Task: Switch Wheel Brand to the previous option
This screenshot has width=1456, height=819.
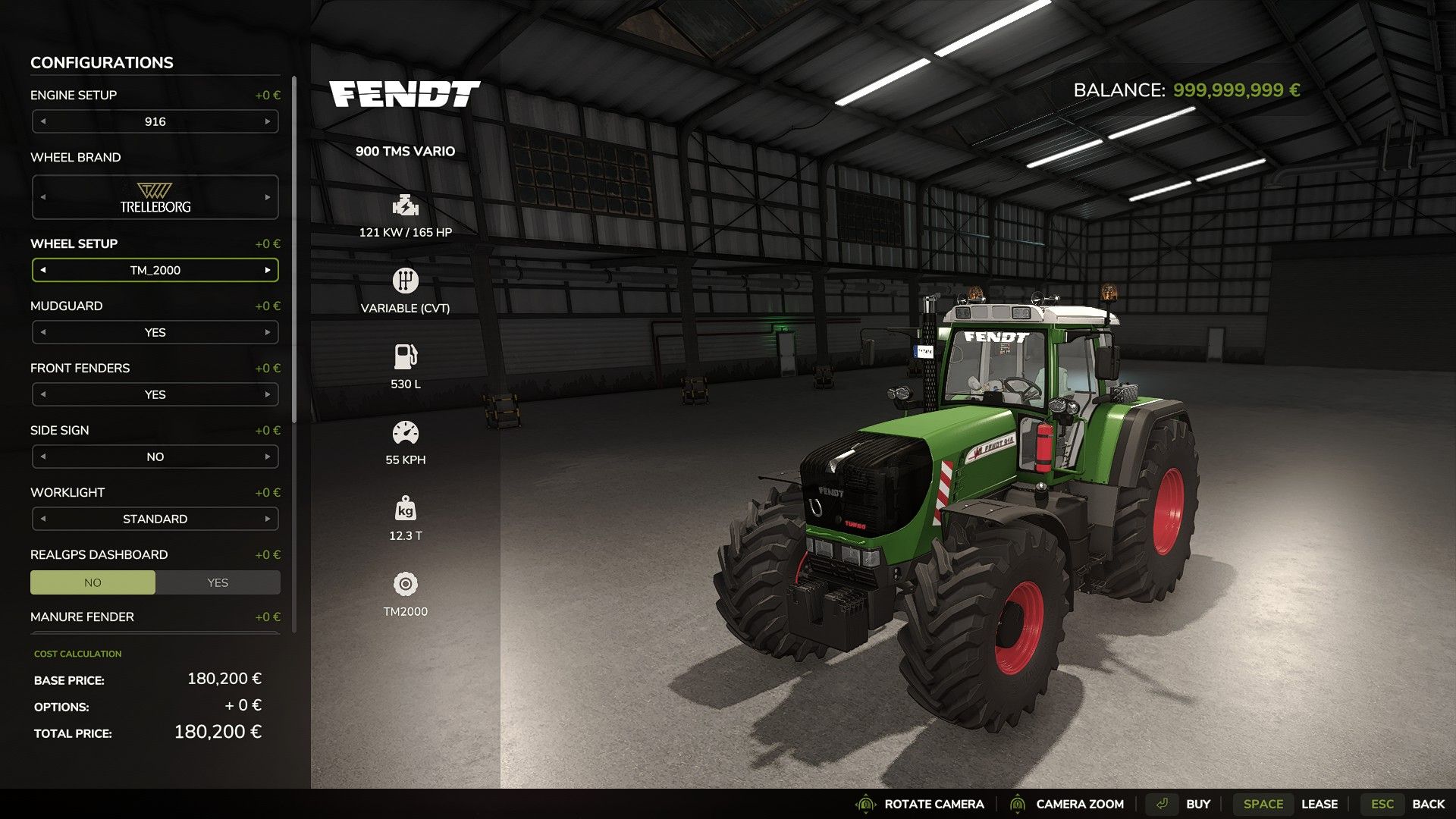Action: tap(43, 197)
